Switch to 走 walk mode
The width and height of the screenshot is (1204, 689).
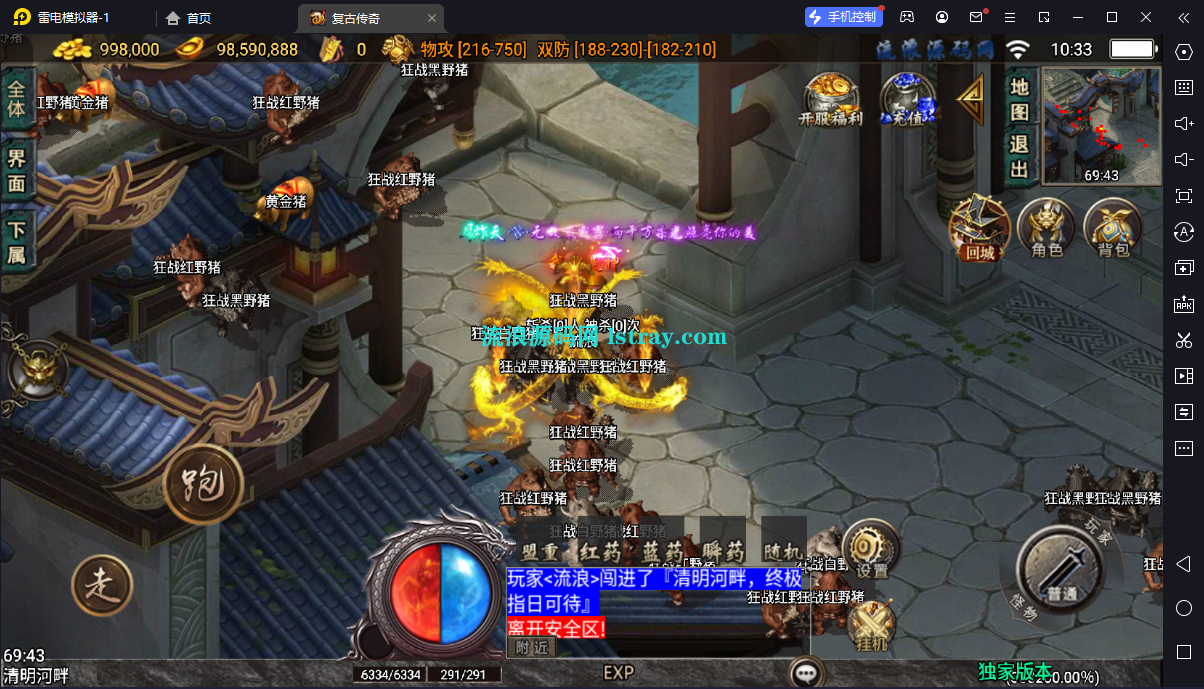[x=102, y=585]
